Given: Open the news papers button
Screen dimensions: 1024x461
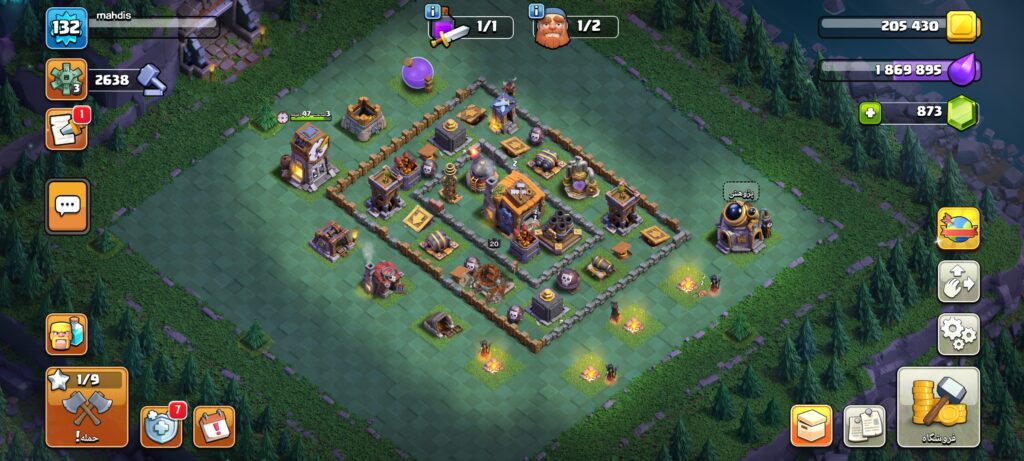Looking at the screenshot, I should click(x=864, y=425).
